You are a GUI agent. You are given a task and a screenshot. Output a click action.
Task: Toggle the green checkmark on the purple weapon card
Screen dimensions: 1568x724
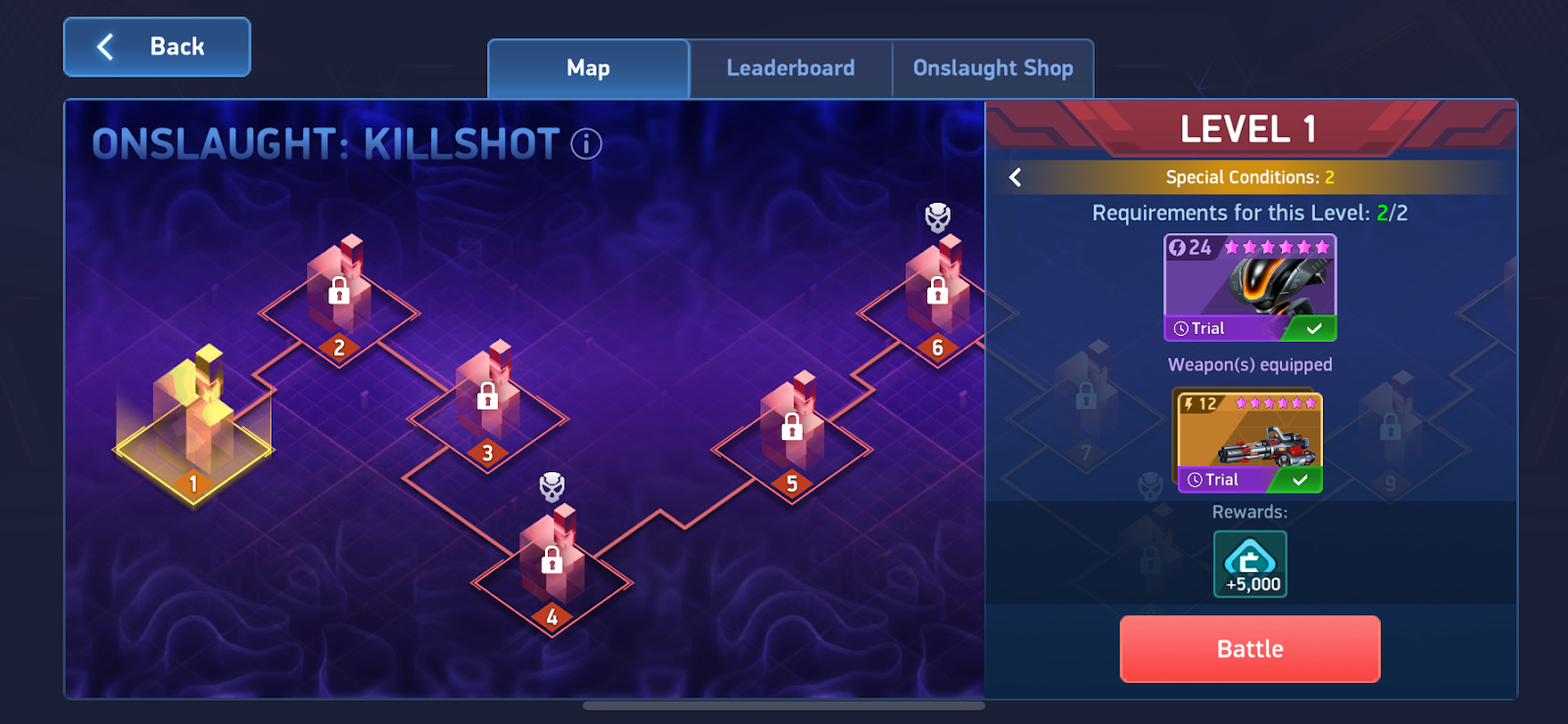click(x=1313, y=328)
